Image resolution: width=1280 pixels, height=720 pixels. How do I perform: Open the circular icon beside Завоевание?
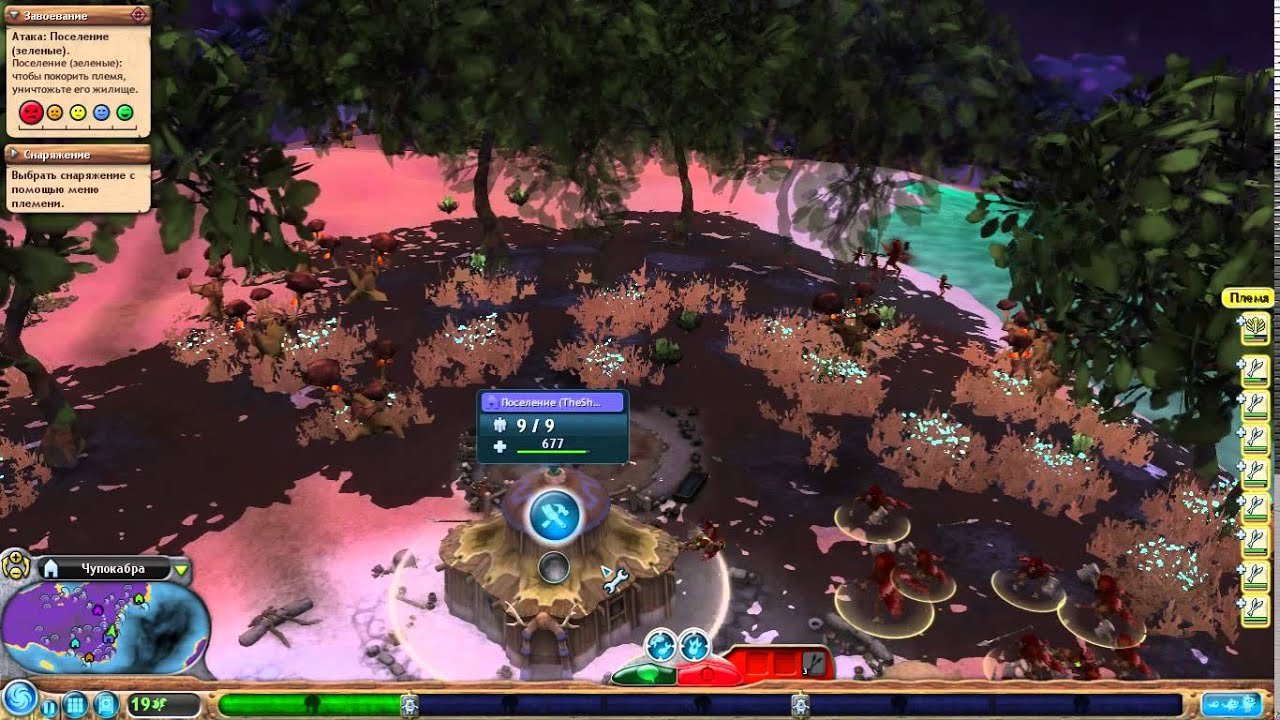(139, 15)
